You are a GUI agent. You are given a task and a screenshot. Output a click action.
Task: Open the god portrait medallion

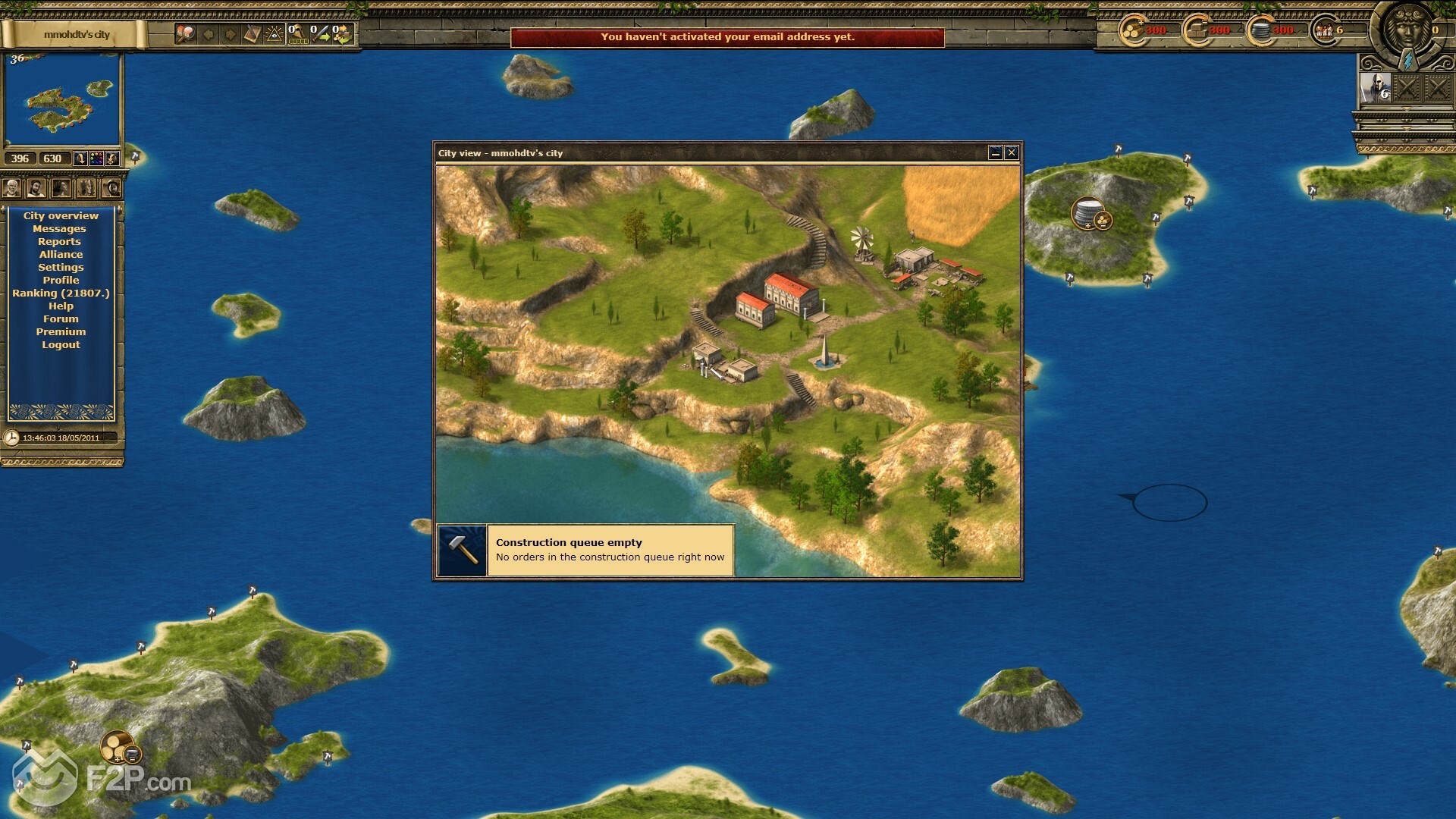[1407, 29]
